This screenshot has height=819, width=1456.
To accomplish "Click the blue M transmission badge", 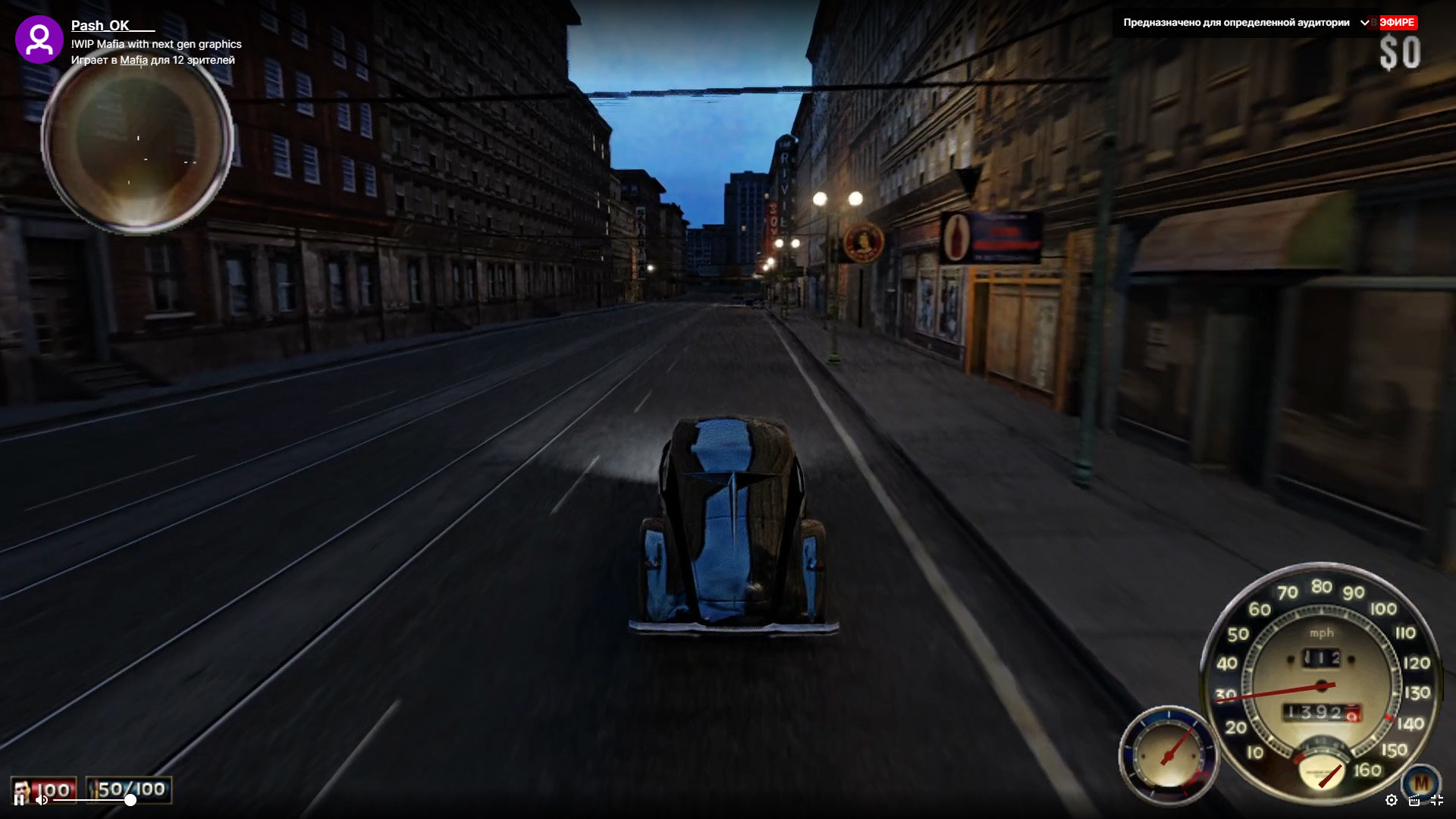I will coord(1420,781).
